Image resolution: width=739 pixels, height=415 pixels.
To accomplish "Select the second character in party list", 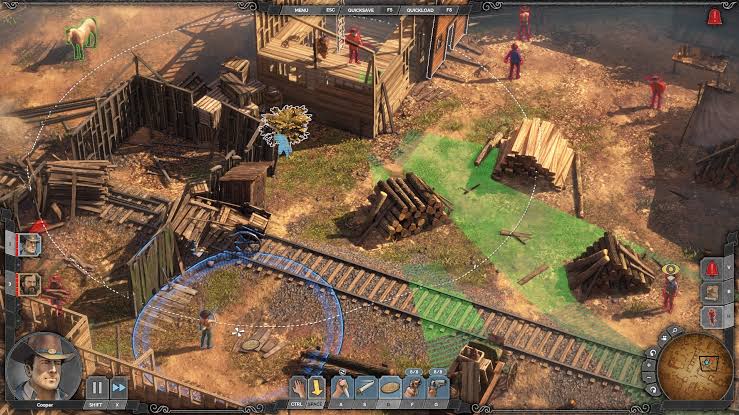I will (x=30, y=284).
